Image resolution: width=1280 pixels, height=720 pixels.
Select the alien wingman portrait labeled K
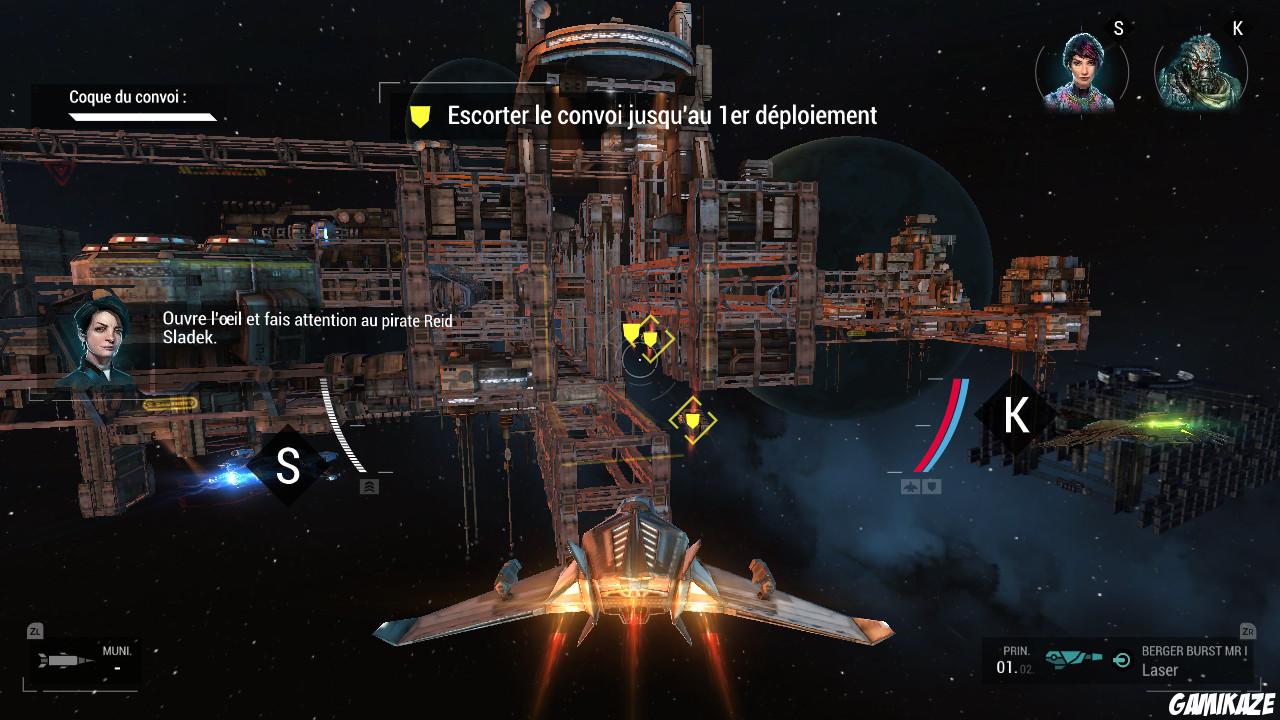click(x=1199, y=74)
